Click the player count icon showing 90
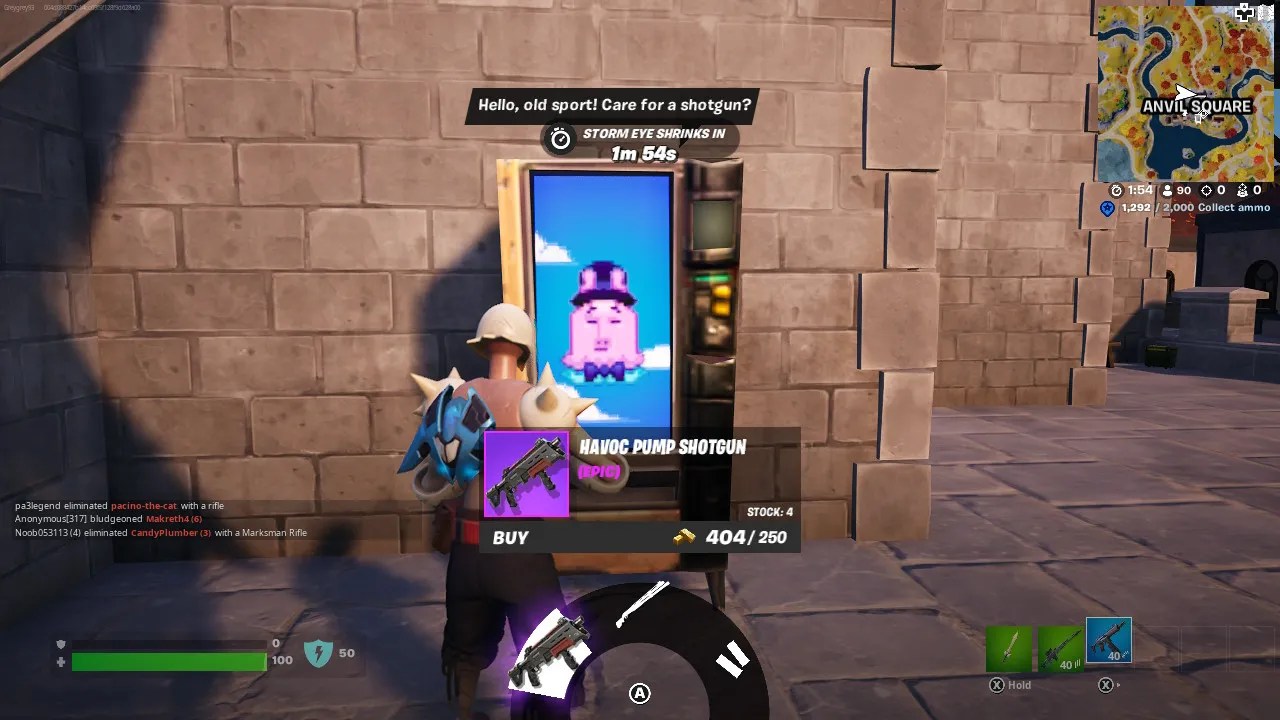Image resolution: width=1280 pixels, height=720 pixels. coord(1168,191)
